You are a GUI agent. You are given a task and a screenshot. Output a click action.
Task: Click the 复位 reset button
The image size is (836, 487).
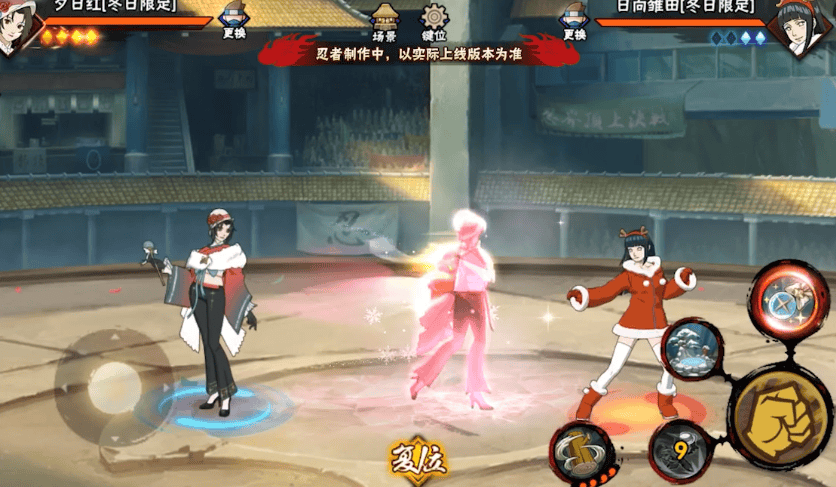418,458
